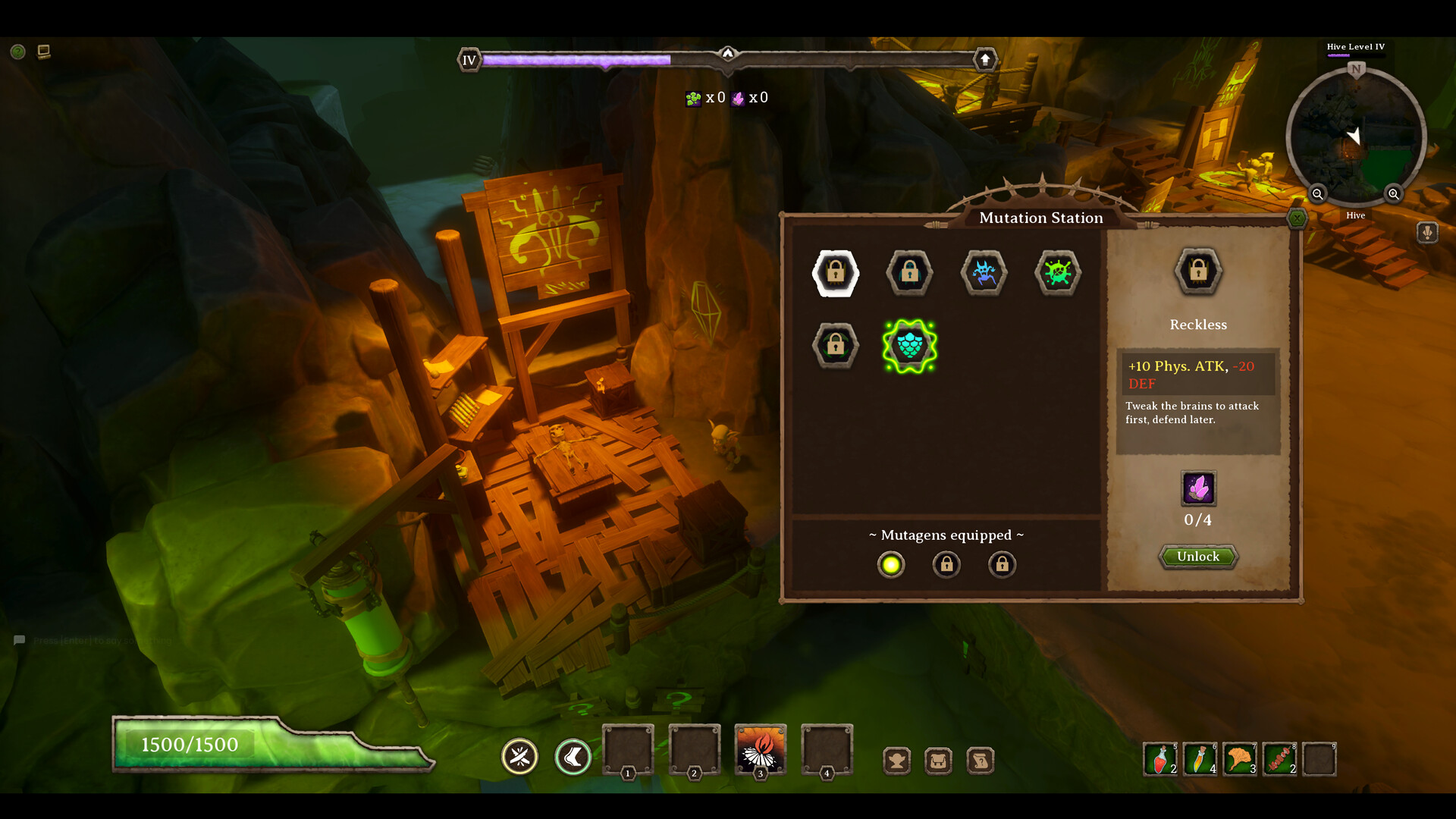Open the backpack inventory
The width and height of the screenshot is (1456, 819).
[x=938, y=760]
